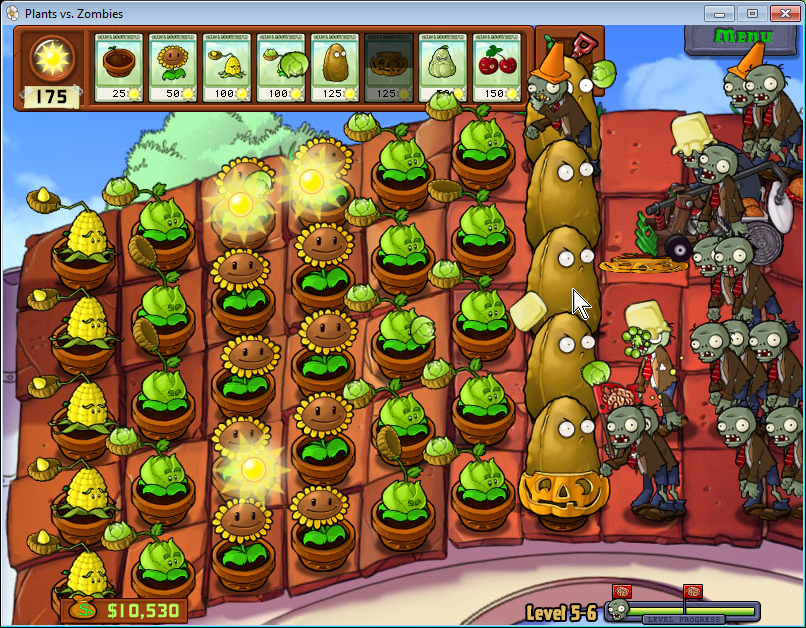Click the dimmed Pumpkin seed packet
Viewport: 806px width, 628px height.
coord(390,67)
